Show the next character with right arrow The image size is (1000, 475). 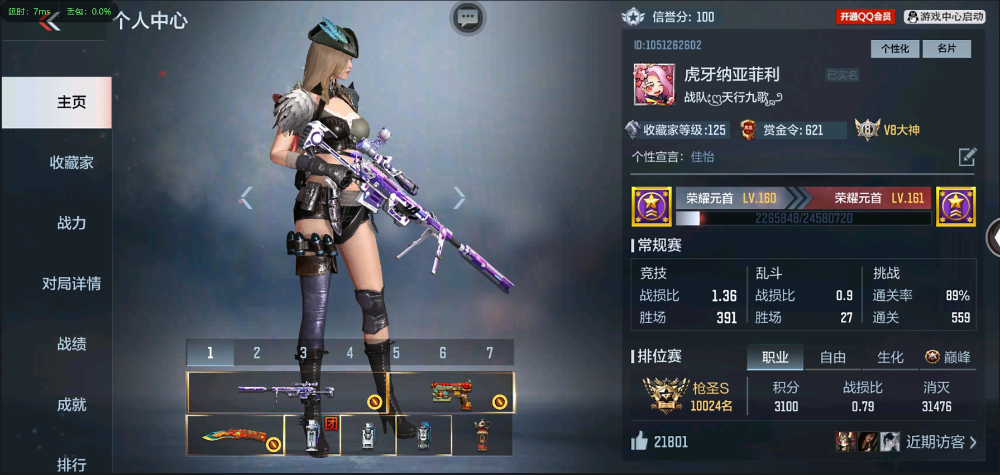point(459,198)
